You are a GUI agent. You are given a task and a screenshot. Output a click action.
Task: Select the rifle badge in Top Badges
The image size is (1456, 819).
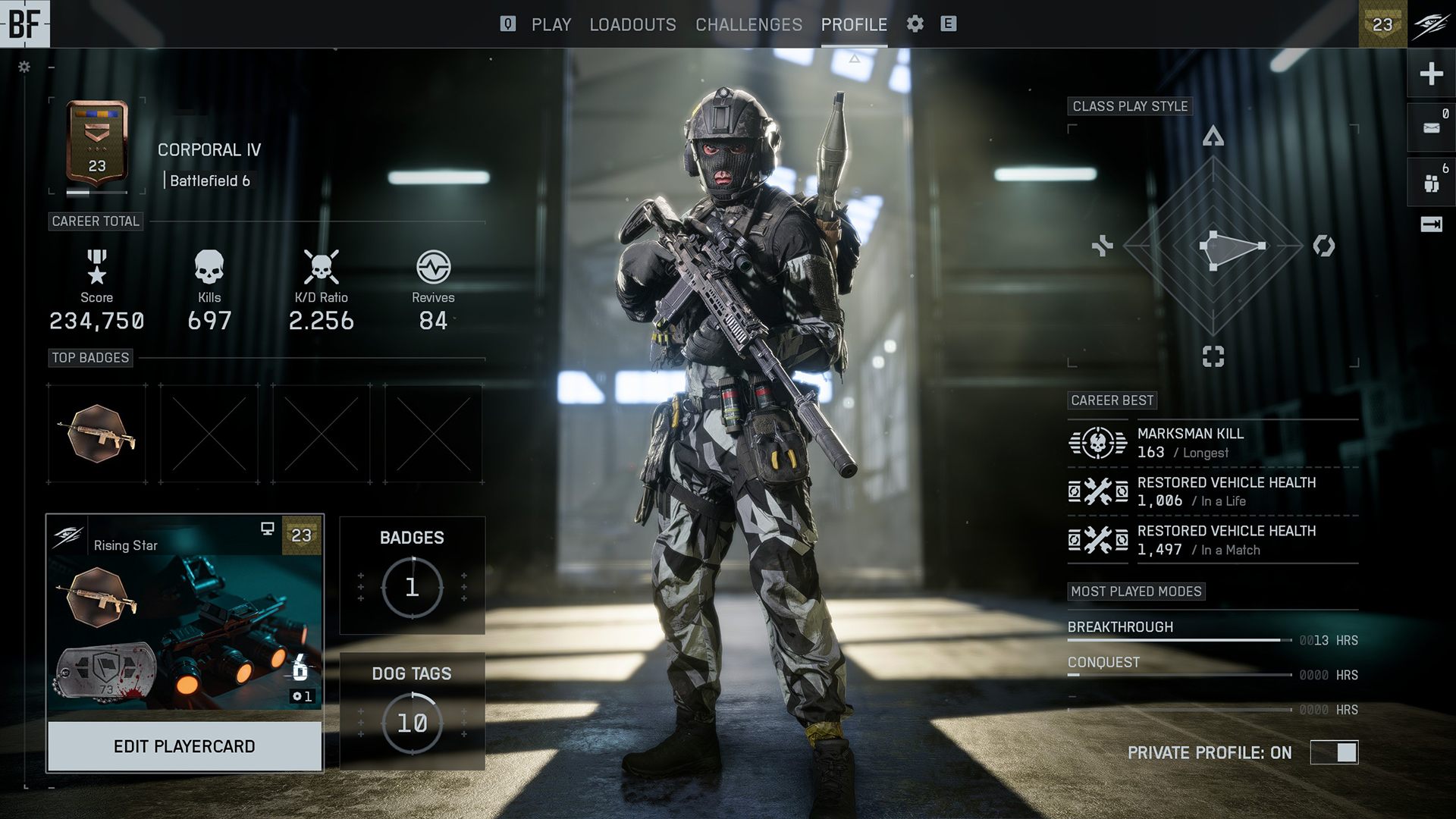coord(97,434)
